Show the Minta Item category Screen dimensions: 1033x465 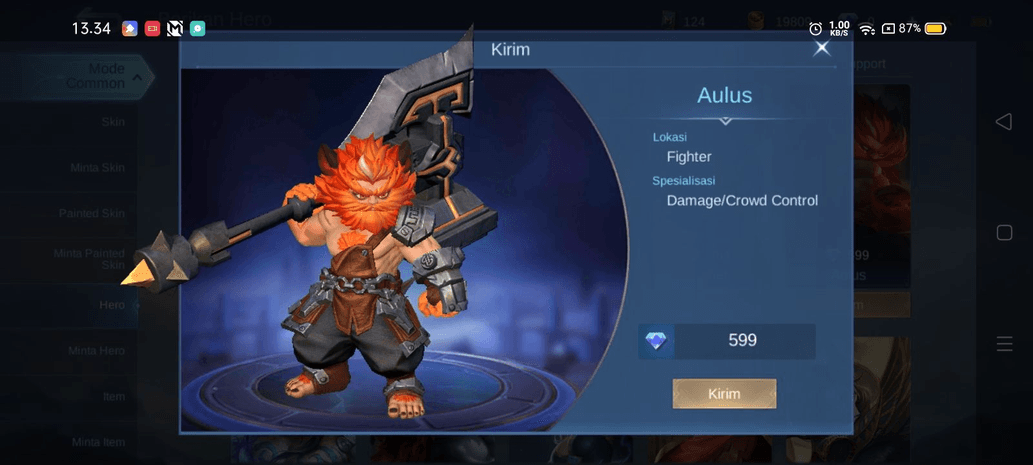coord(98,441)
